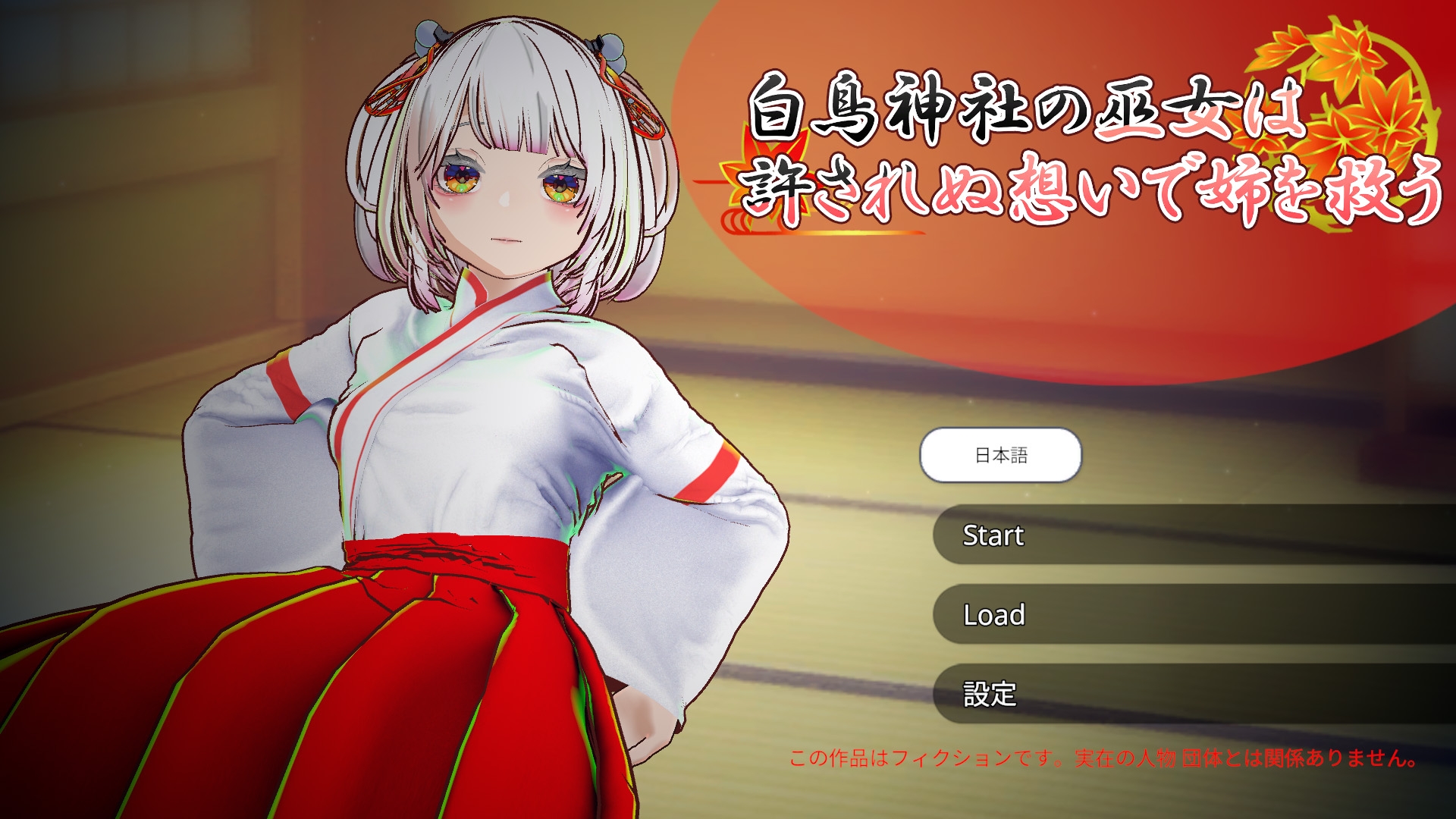1456x819 pixels.
Task: Click the shrine maiden character portrait
Action: coord(493,379)
